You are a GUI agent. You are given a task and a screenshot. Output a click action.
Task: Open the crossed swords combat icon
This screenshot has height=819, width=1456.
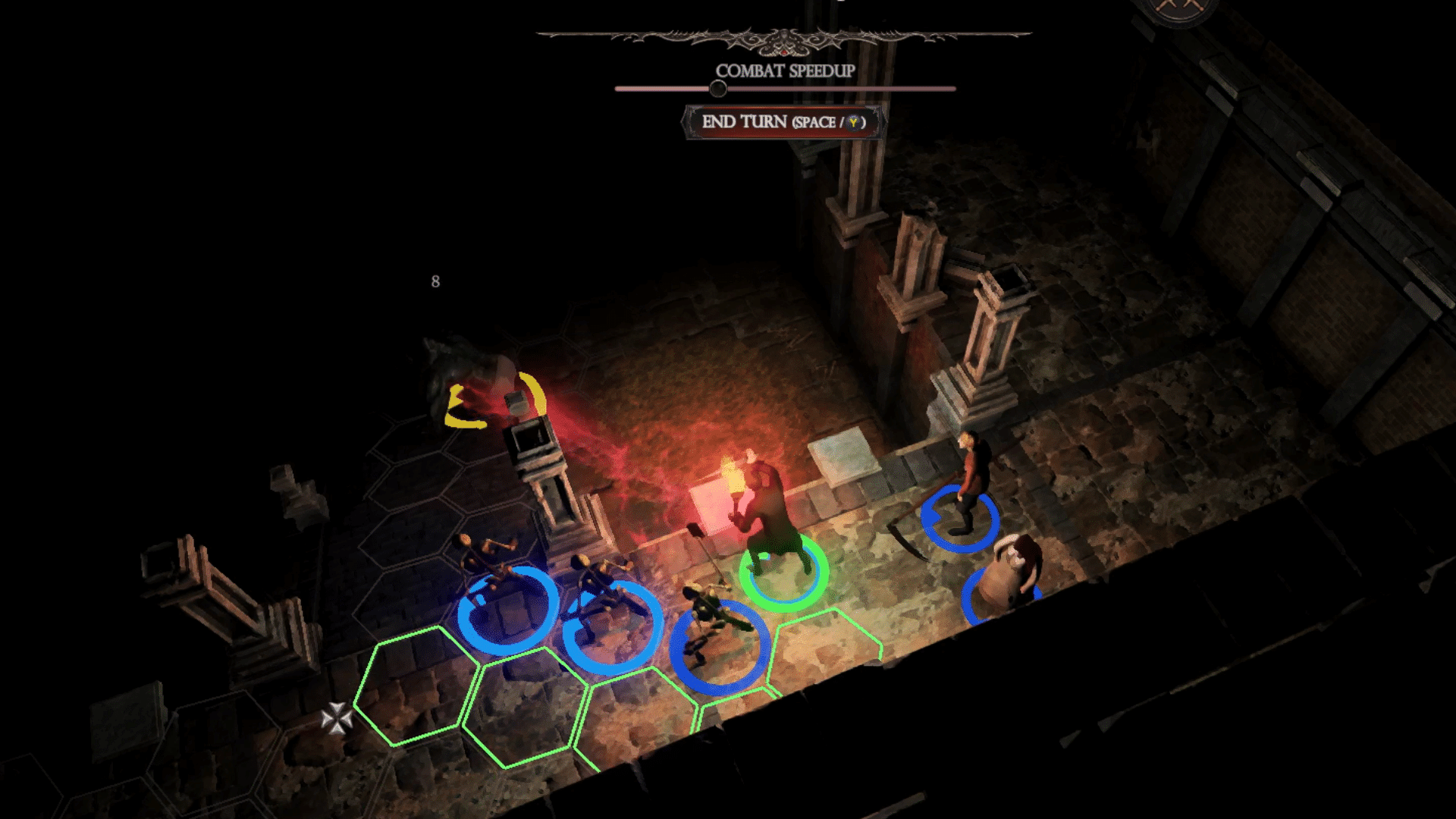(x=1176, y=8)
